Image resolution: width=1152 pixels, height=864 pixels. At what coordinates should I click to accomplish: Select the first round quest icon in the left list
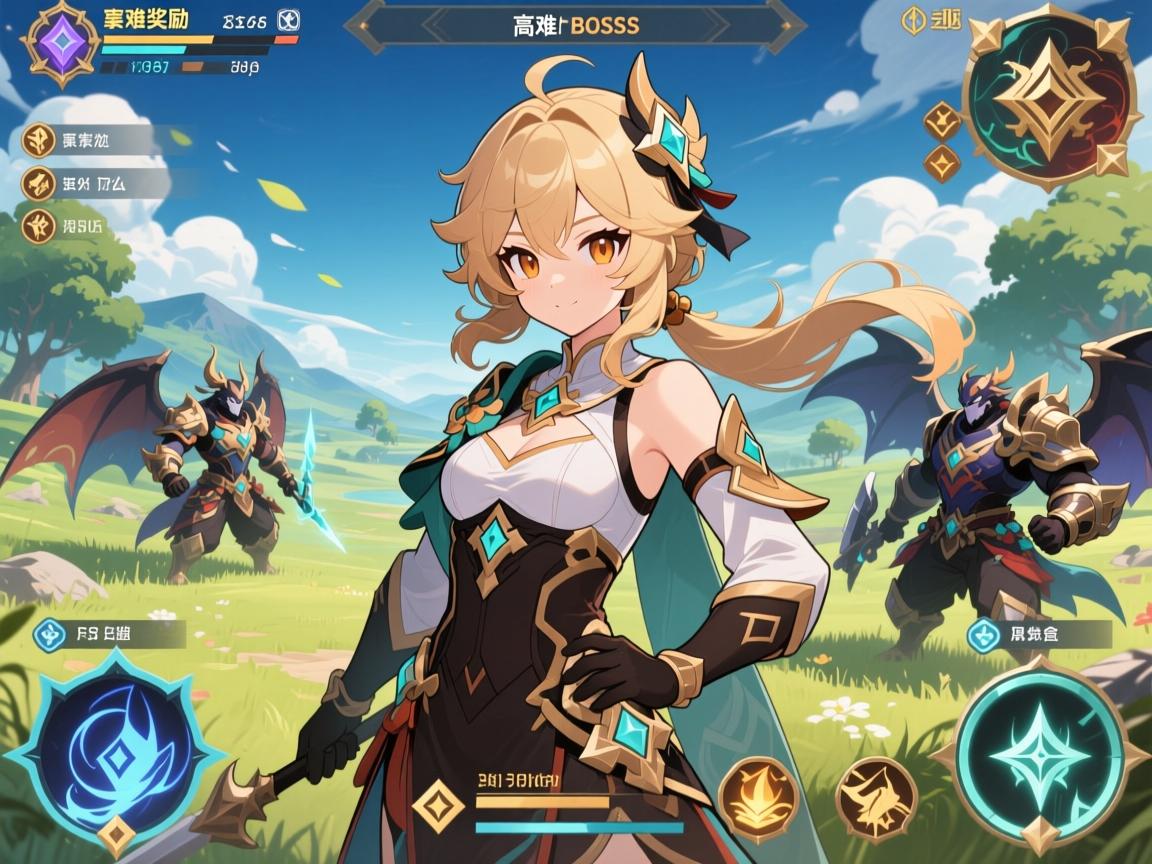pos(39,140)
